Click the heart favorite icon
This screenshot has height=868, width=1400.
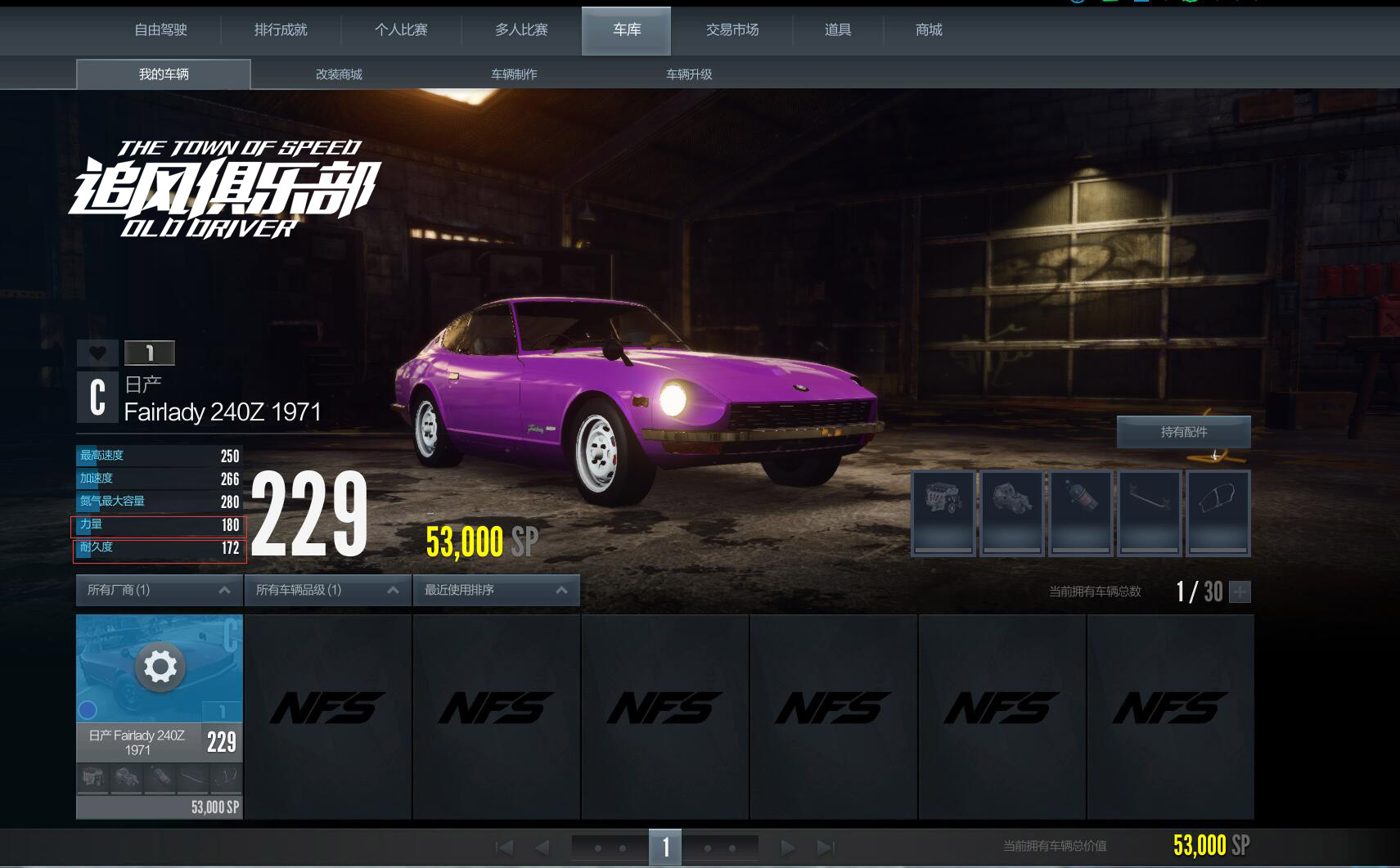pyautogui.click(x=97, y=353)
